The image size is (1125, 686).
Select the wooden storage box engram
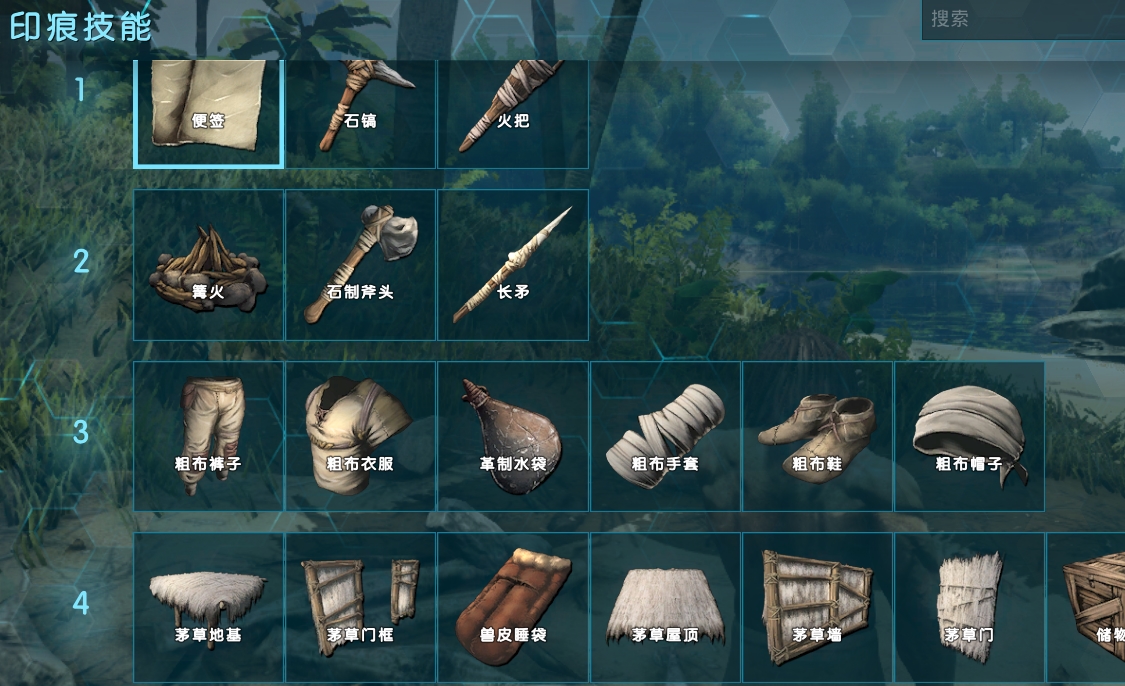coord(1090,607)
